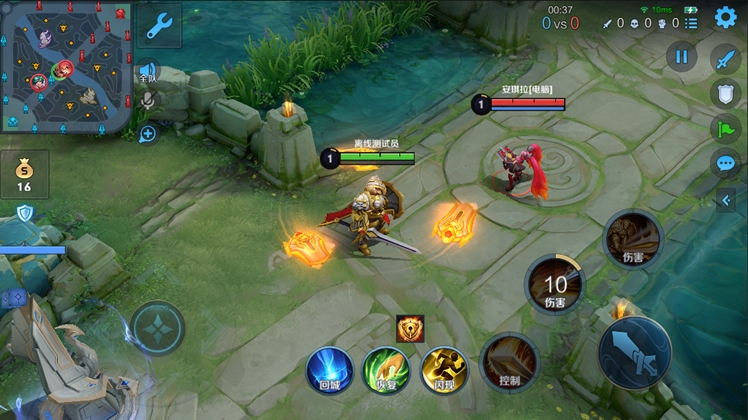Cast the 闪现 flash spell

[444, 368]
